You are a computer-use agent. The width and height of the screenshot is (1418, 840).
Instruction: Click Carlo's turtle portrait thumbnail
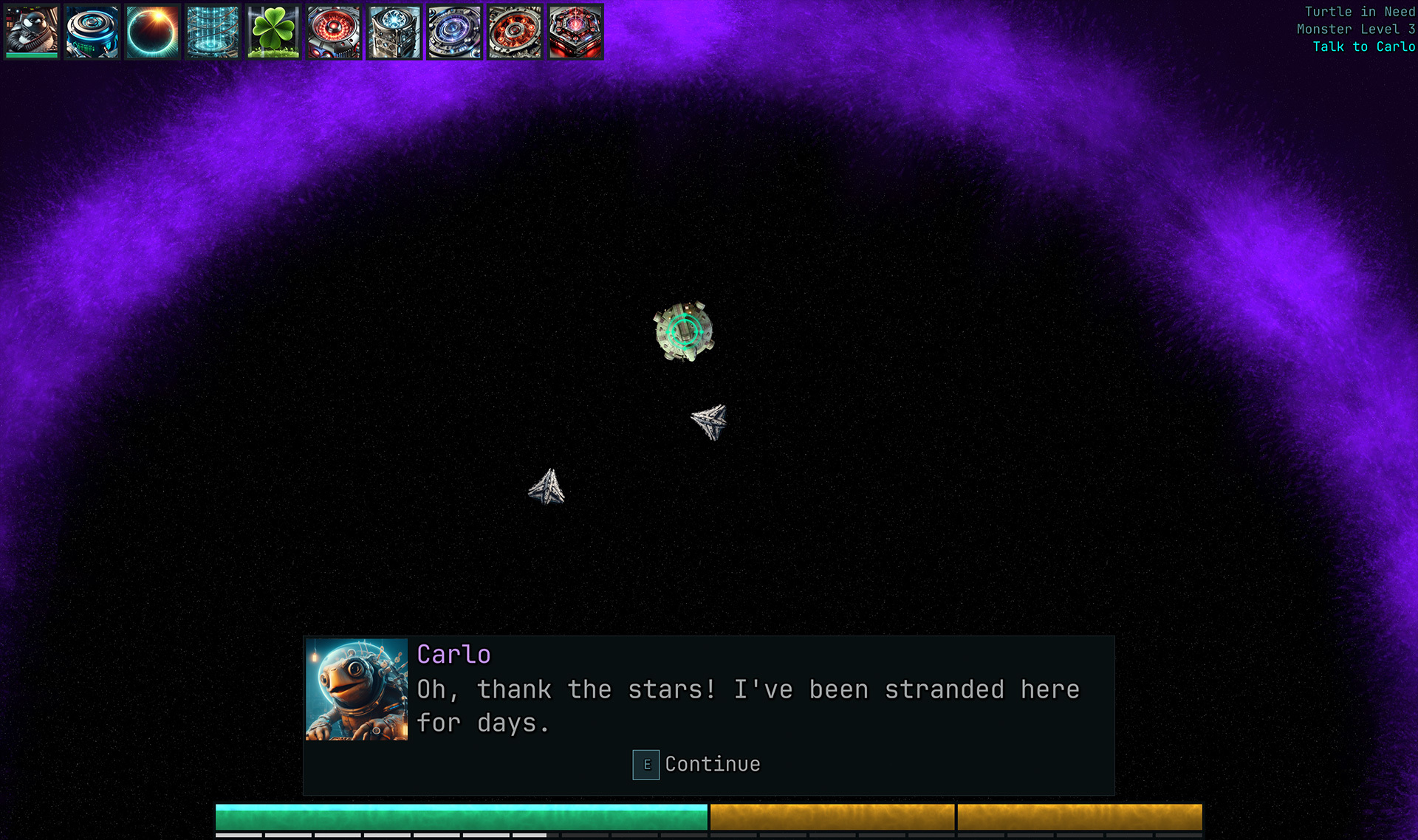[357, 689]
